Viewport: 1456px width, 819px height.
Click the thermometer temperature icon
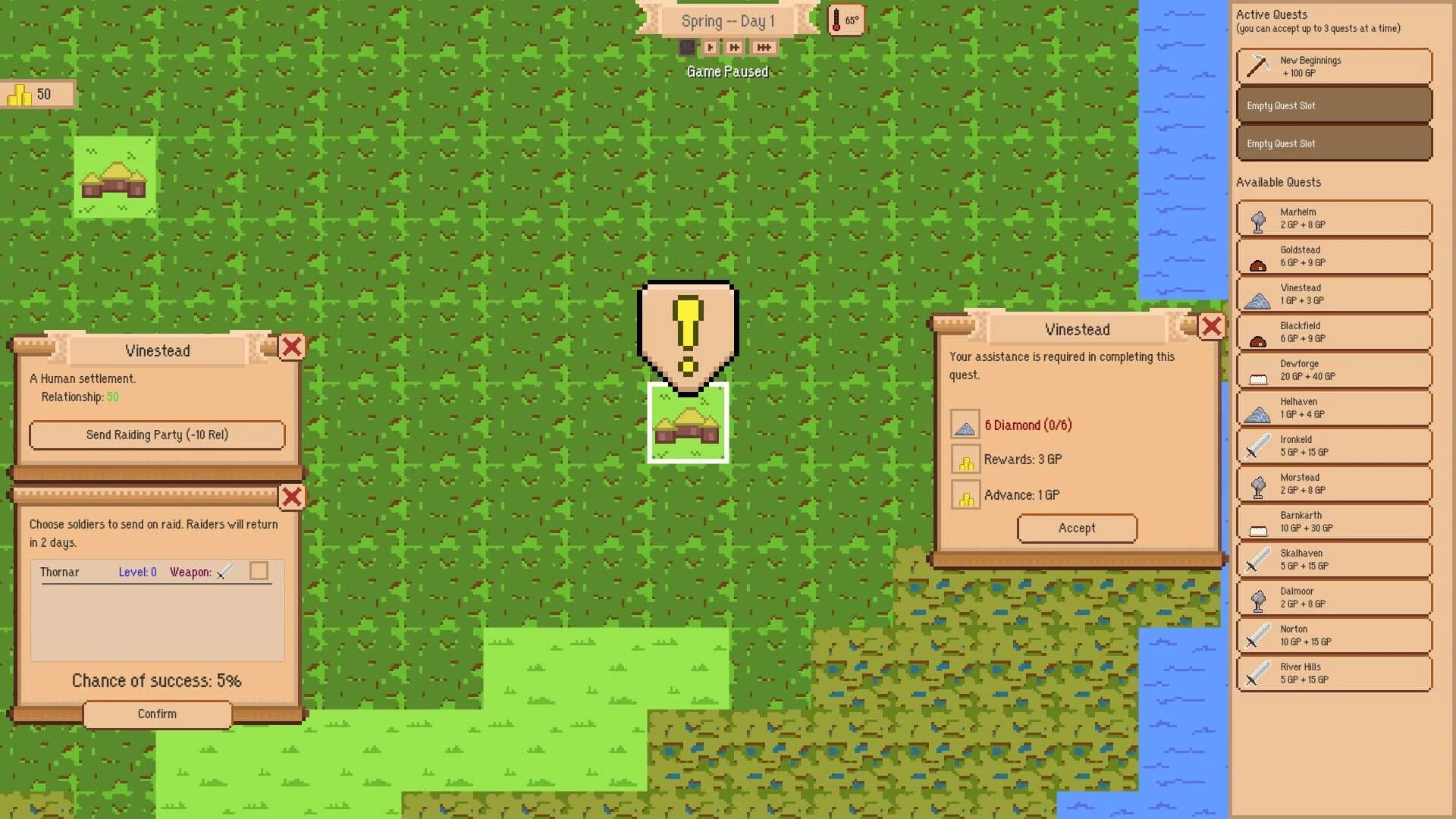[x=844, y=20]
